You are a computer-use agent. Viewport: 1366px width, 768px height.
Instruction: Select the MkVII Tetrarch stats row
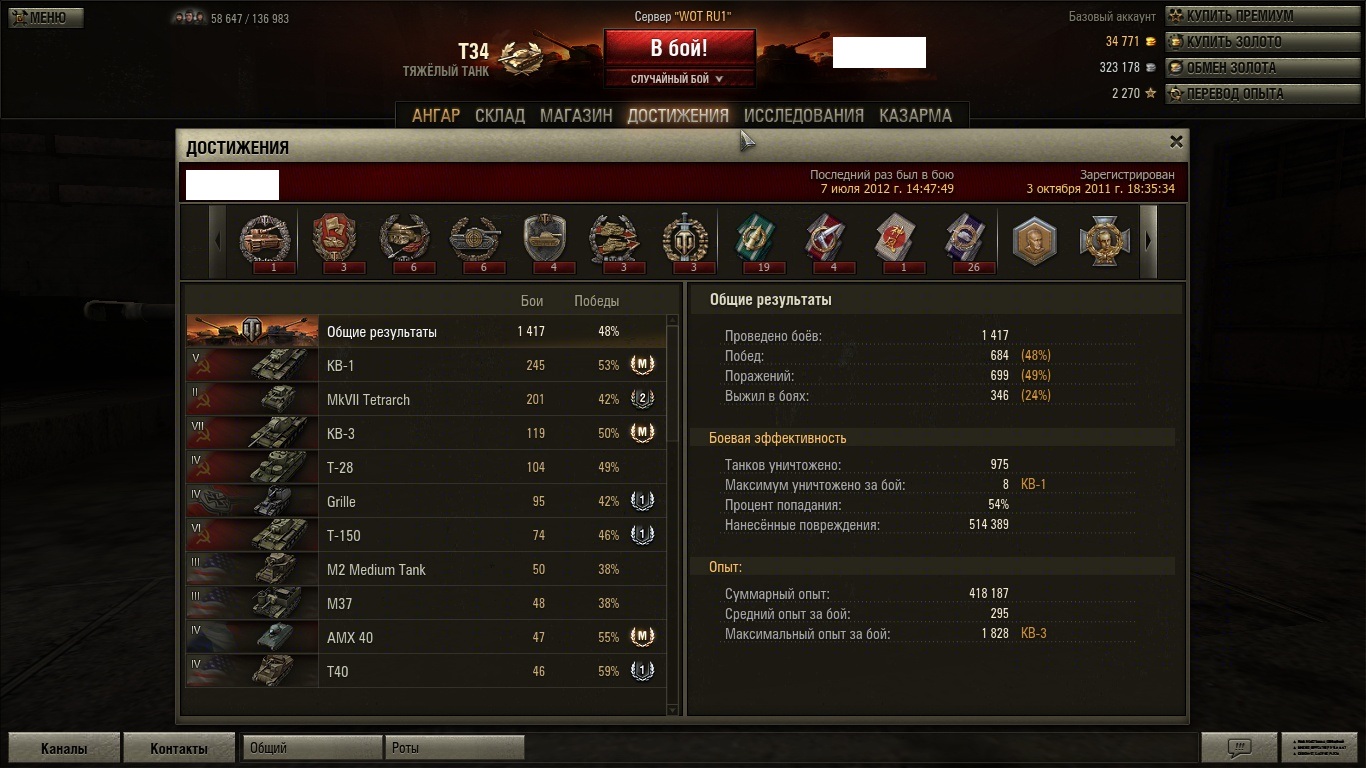[x=425, y=400]
